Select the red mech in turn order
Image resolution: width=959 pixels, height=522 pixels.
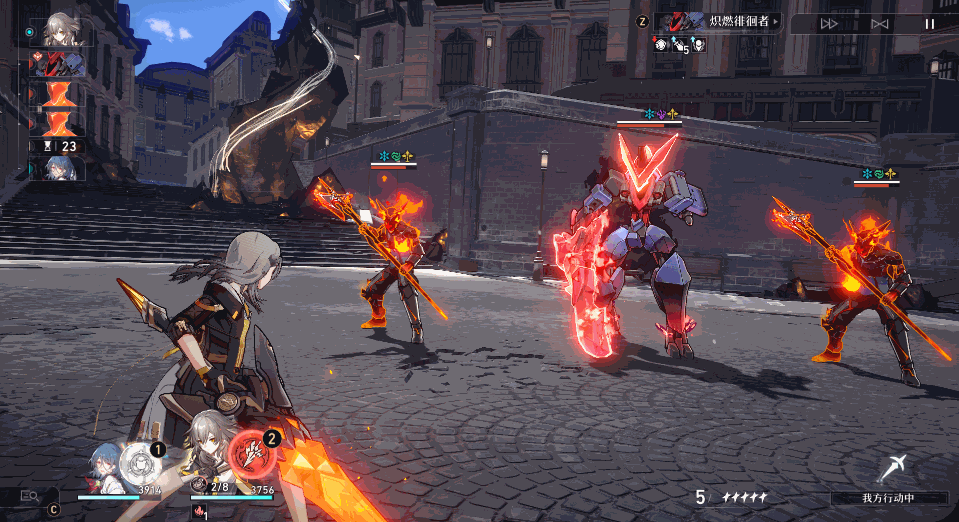[x=60, y=65]
